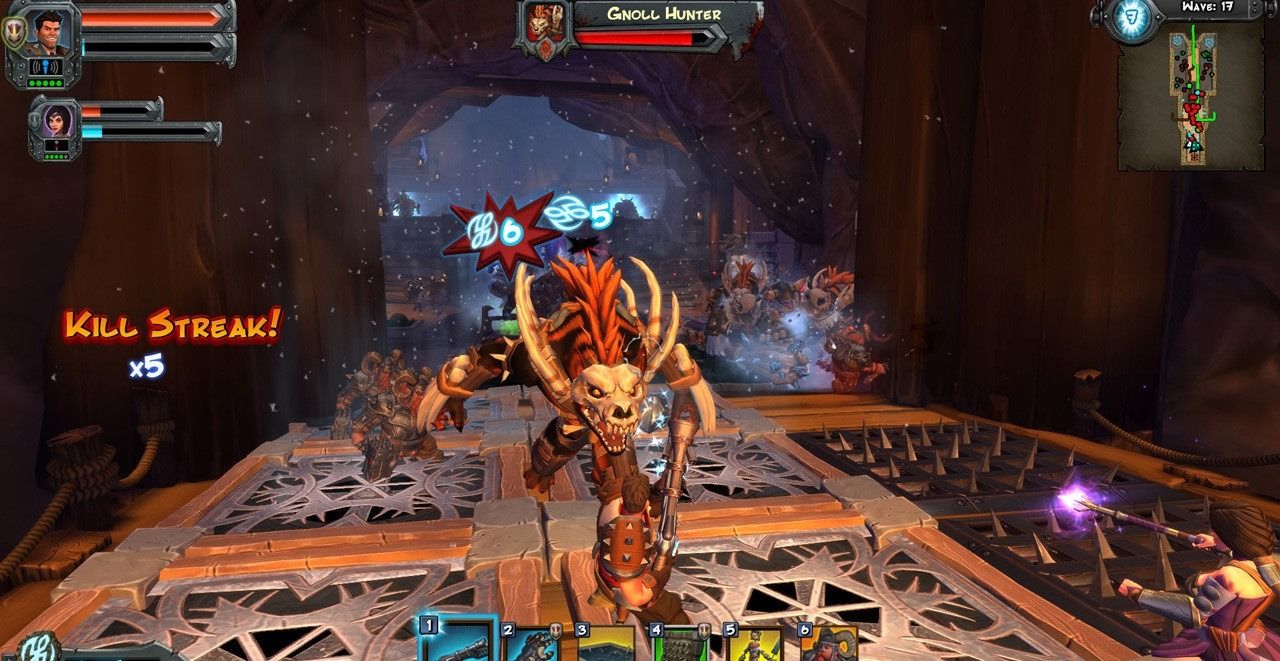Image resolution: width=1280 pixels, height=661 pixels.
Task: Select the guardian figure in slot 5
Action: pyautogui.click(x=755, y=645)
